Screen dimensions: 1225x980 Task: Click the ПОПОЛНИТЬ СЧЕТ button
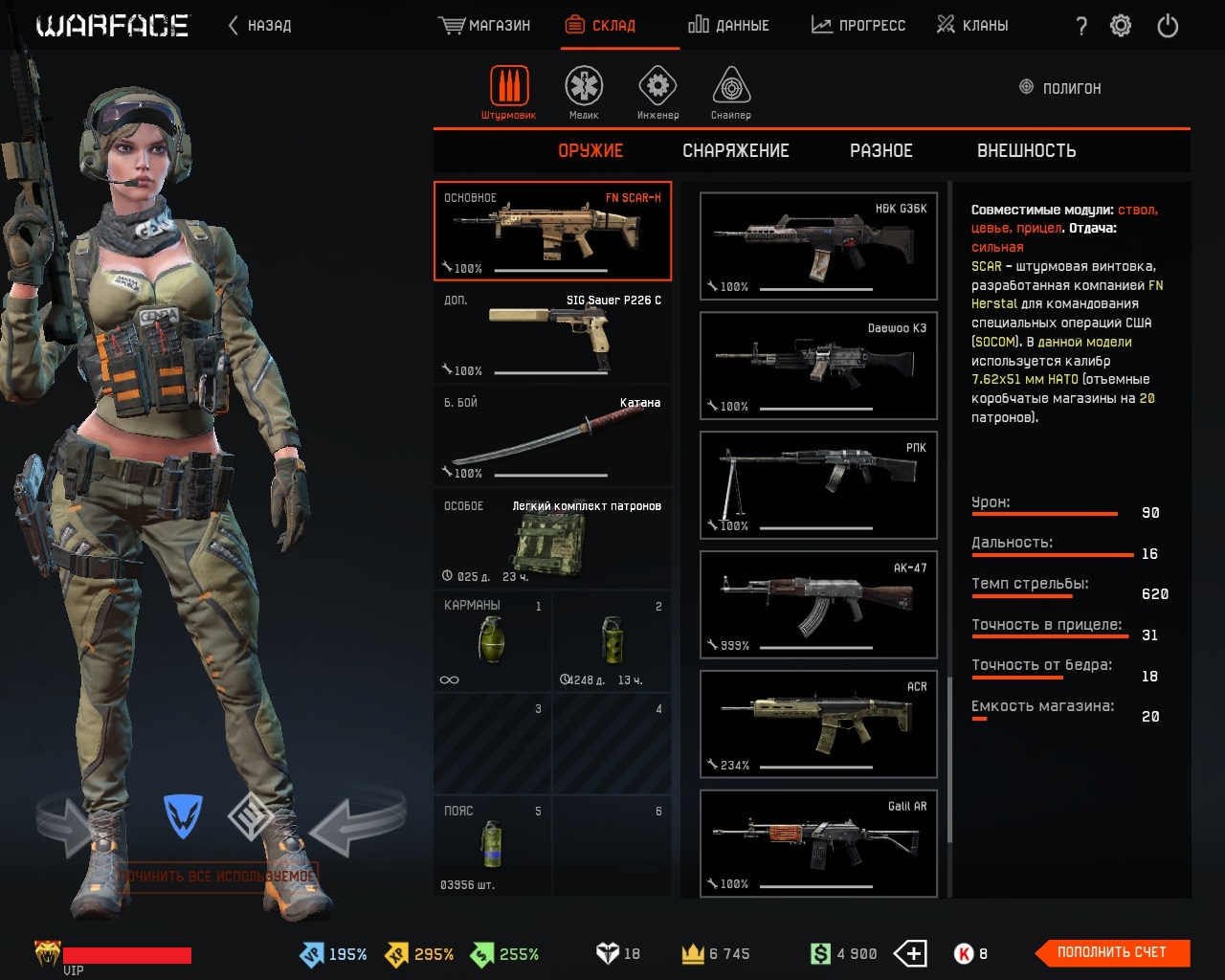[1112, 952]
